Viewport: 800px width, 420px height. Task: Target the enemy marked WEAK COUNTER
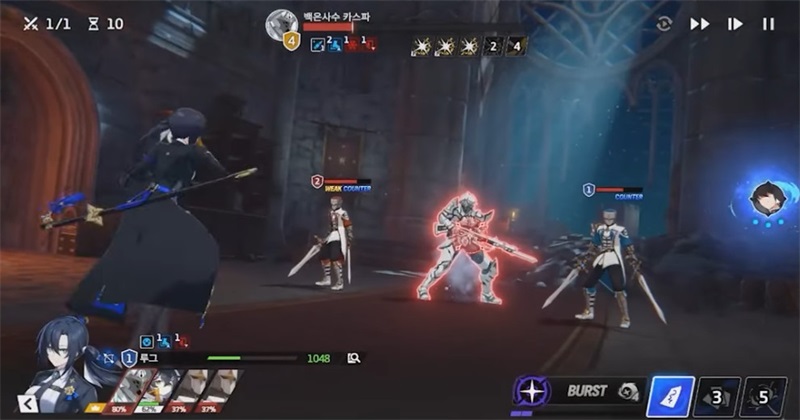(x=333, y=240)
